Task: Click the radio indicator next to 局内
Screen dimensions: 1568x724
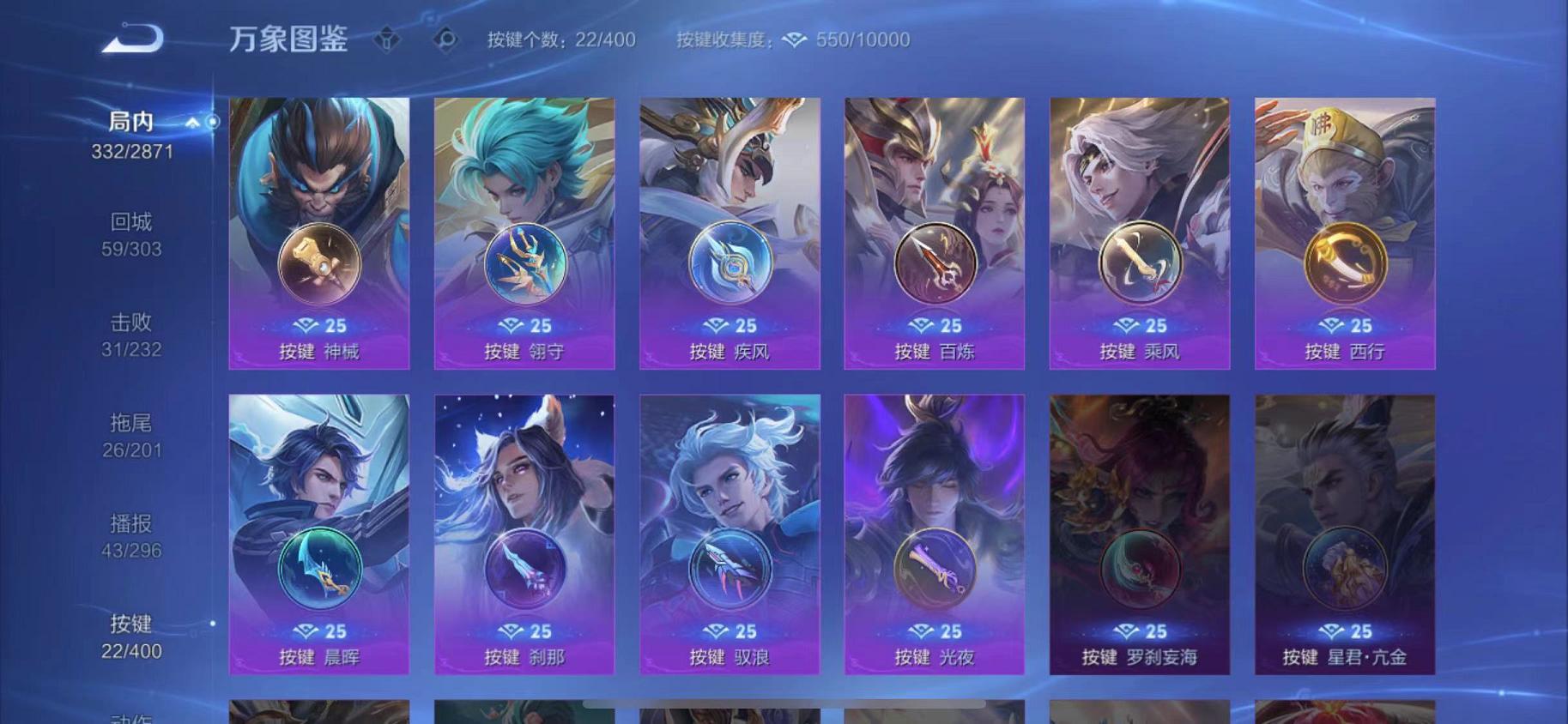Action: (213, 123)
